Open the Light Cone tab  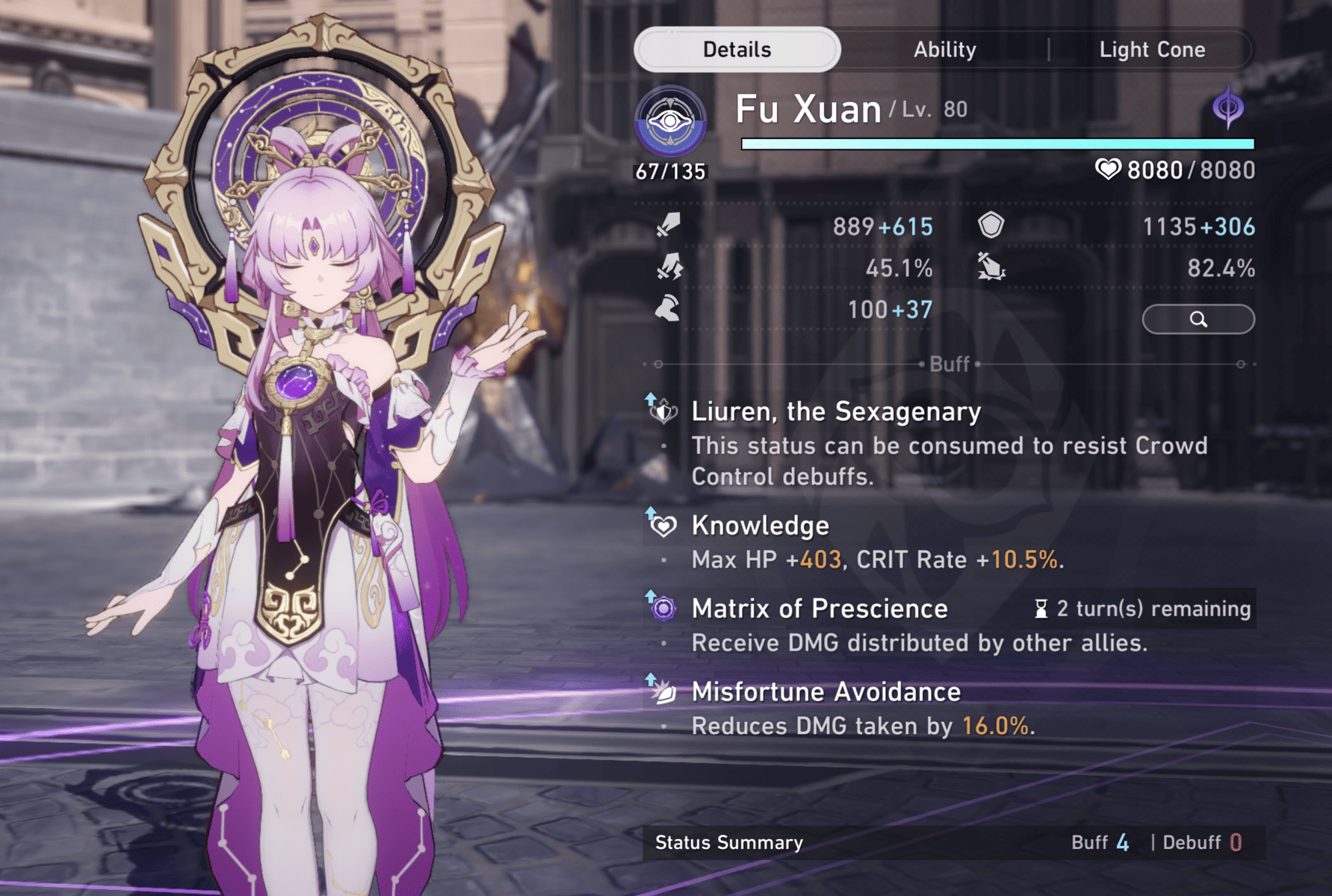[1153, 49]
